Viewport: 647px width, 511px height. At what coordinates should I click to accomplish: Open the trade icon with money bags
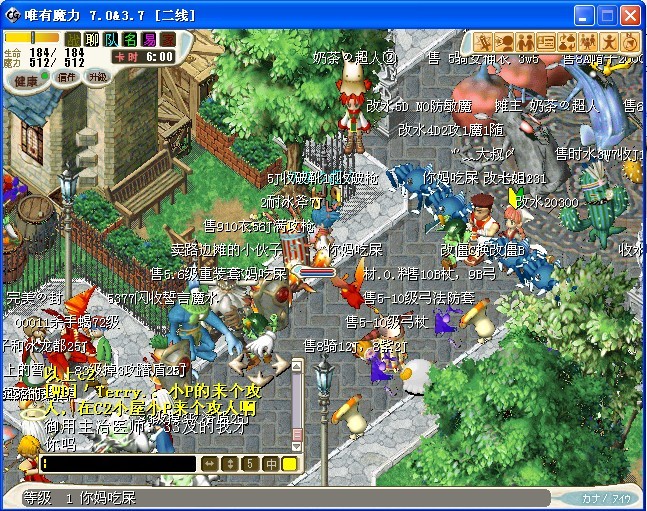[567, 41]
